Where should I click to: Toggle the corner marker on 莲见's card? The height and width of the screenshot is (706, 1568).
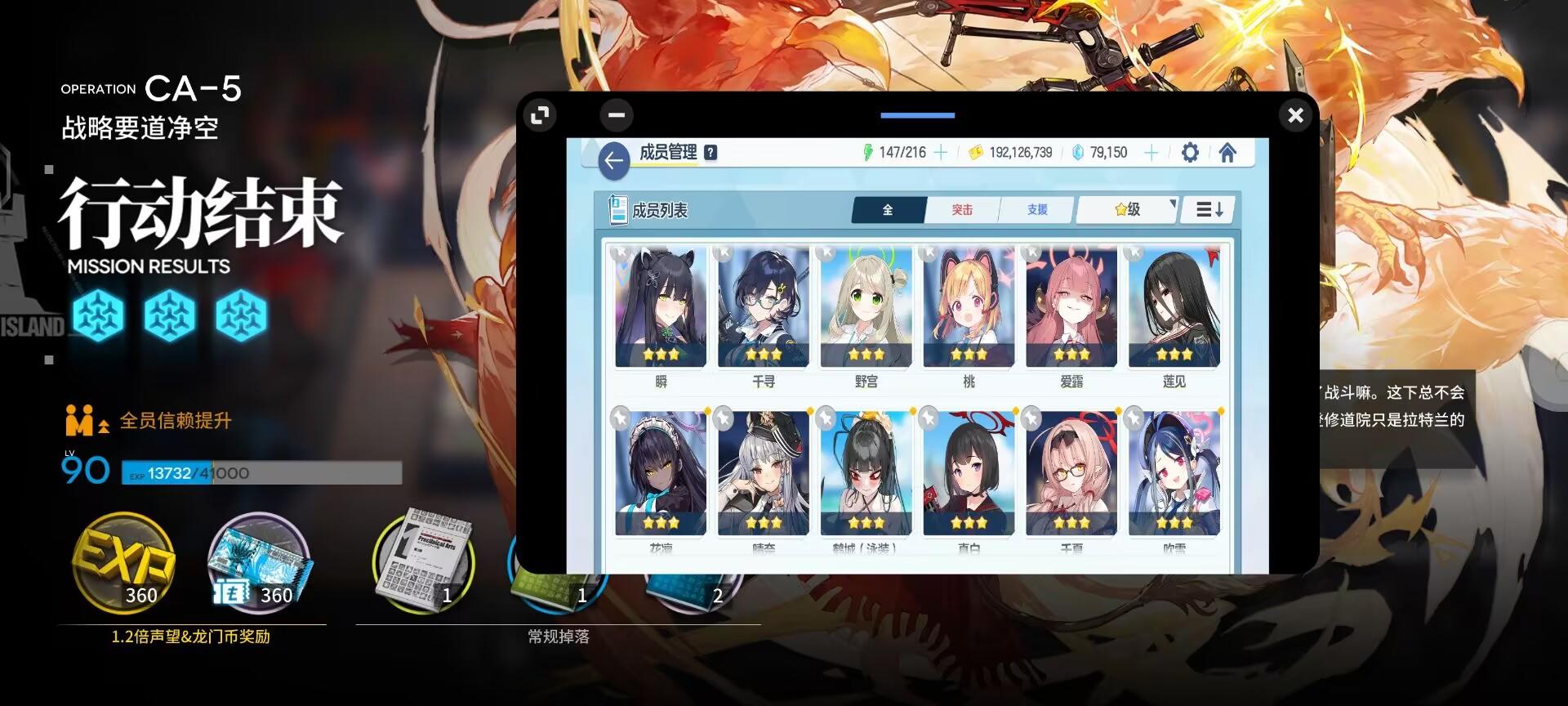[1134, 252]
